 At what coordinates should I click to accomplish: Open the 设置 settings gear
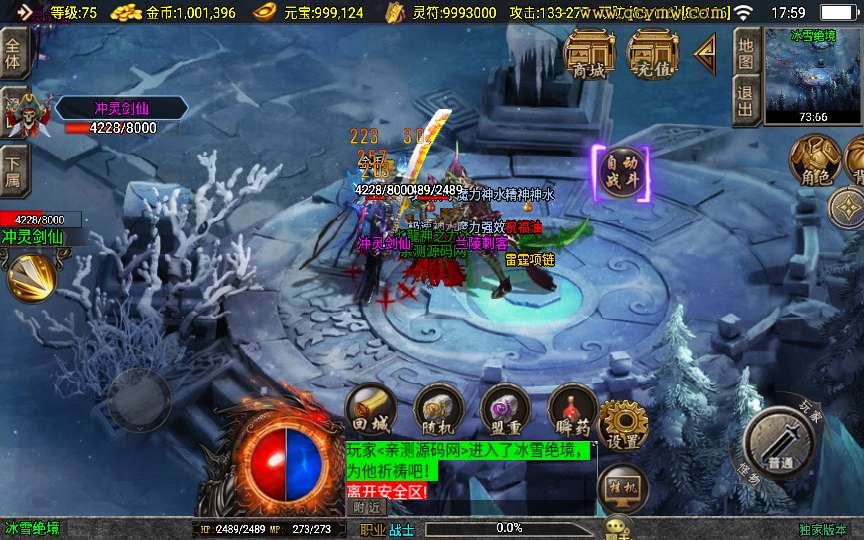point(624,424)
